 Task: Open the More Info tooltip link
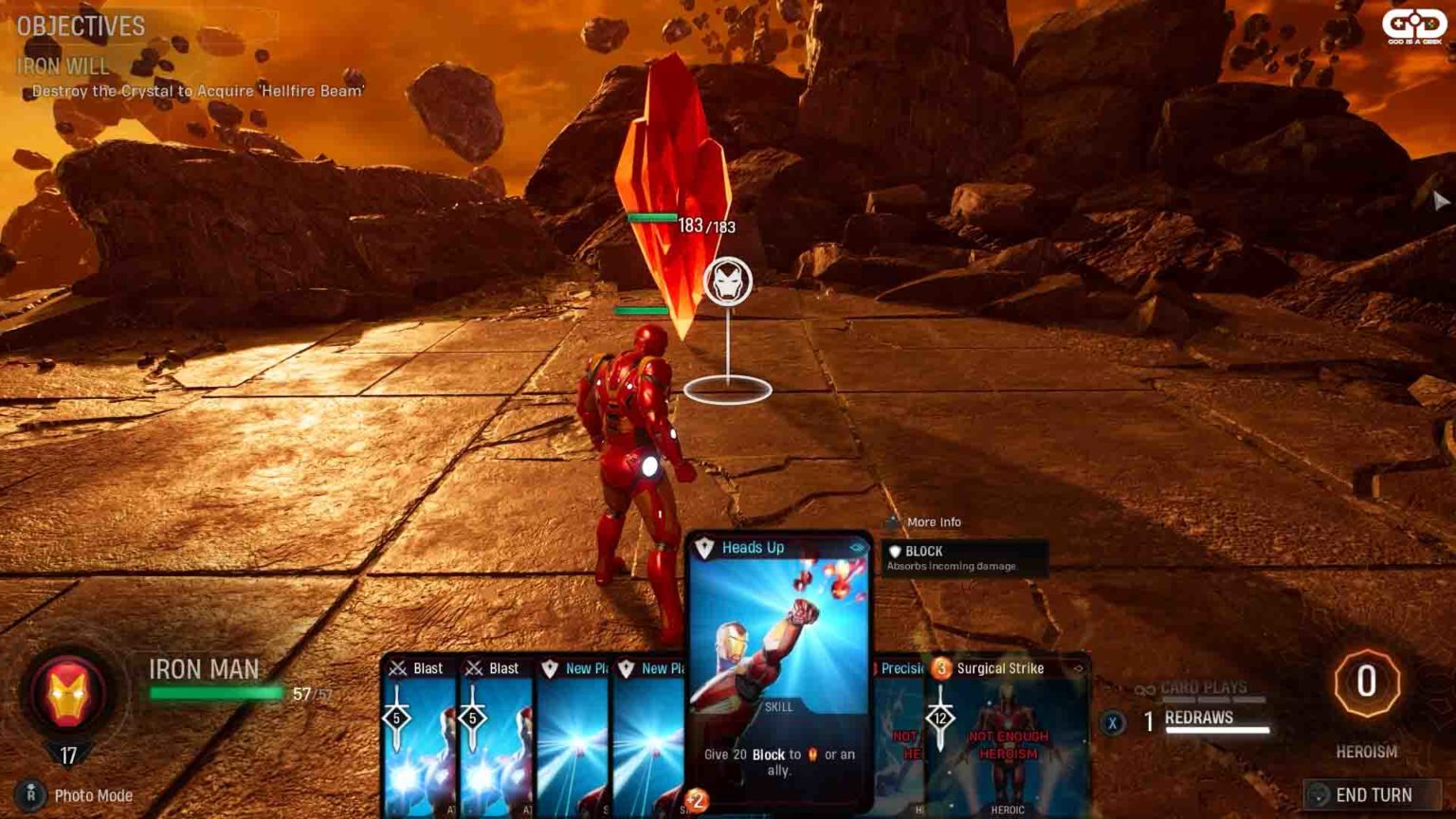click(933, 521)
